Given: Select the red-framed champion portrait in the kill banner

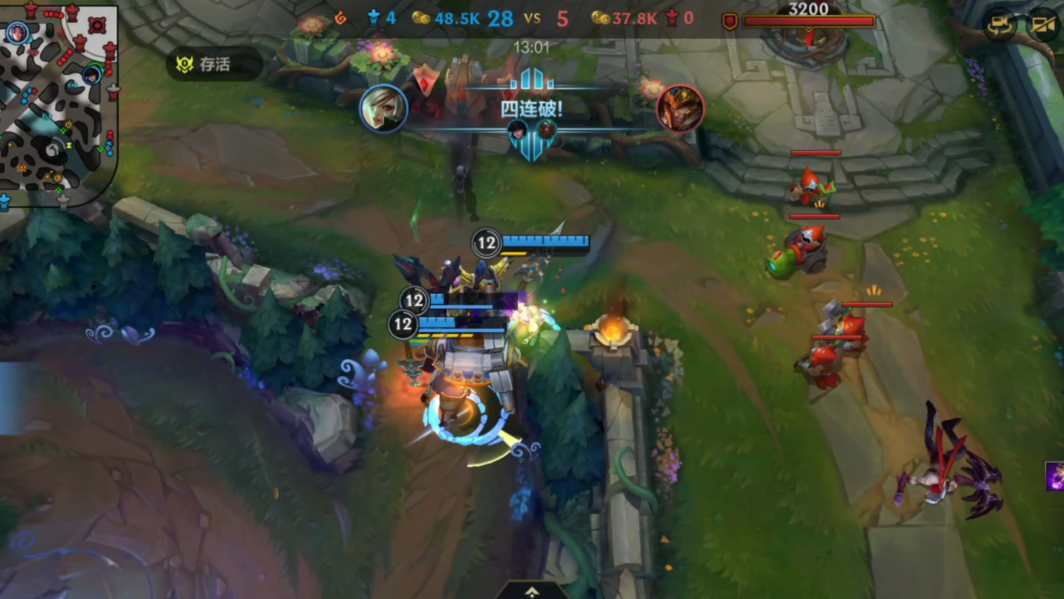Looking at the screenshot, I should pos(680,108).
